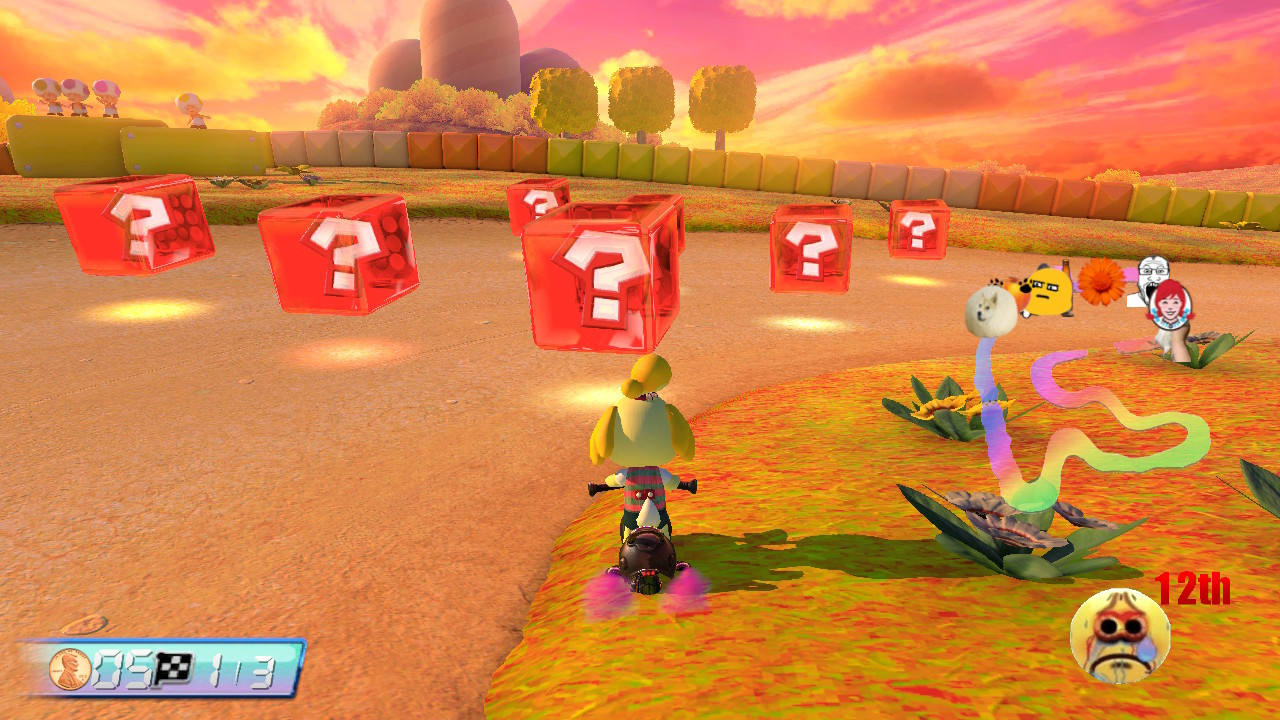Select the yellow sunglasses emoji racer

pos(1050,292)
